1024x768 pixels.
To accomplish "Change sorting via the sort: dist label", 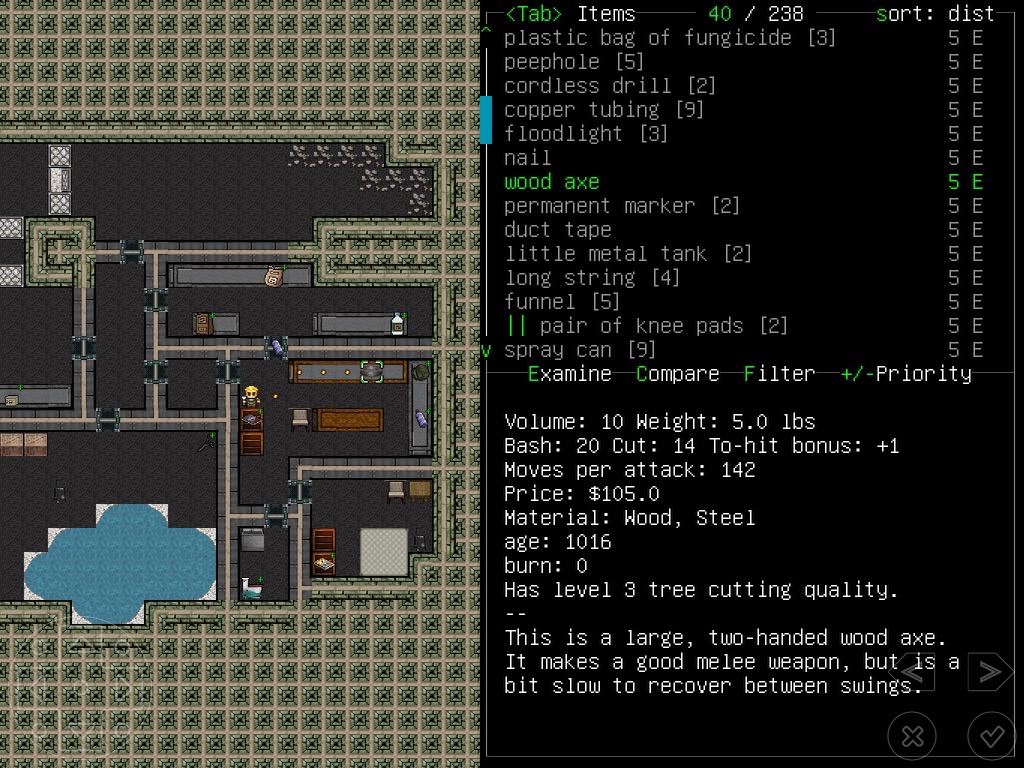I will [935, 14].
